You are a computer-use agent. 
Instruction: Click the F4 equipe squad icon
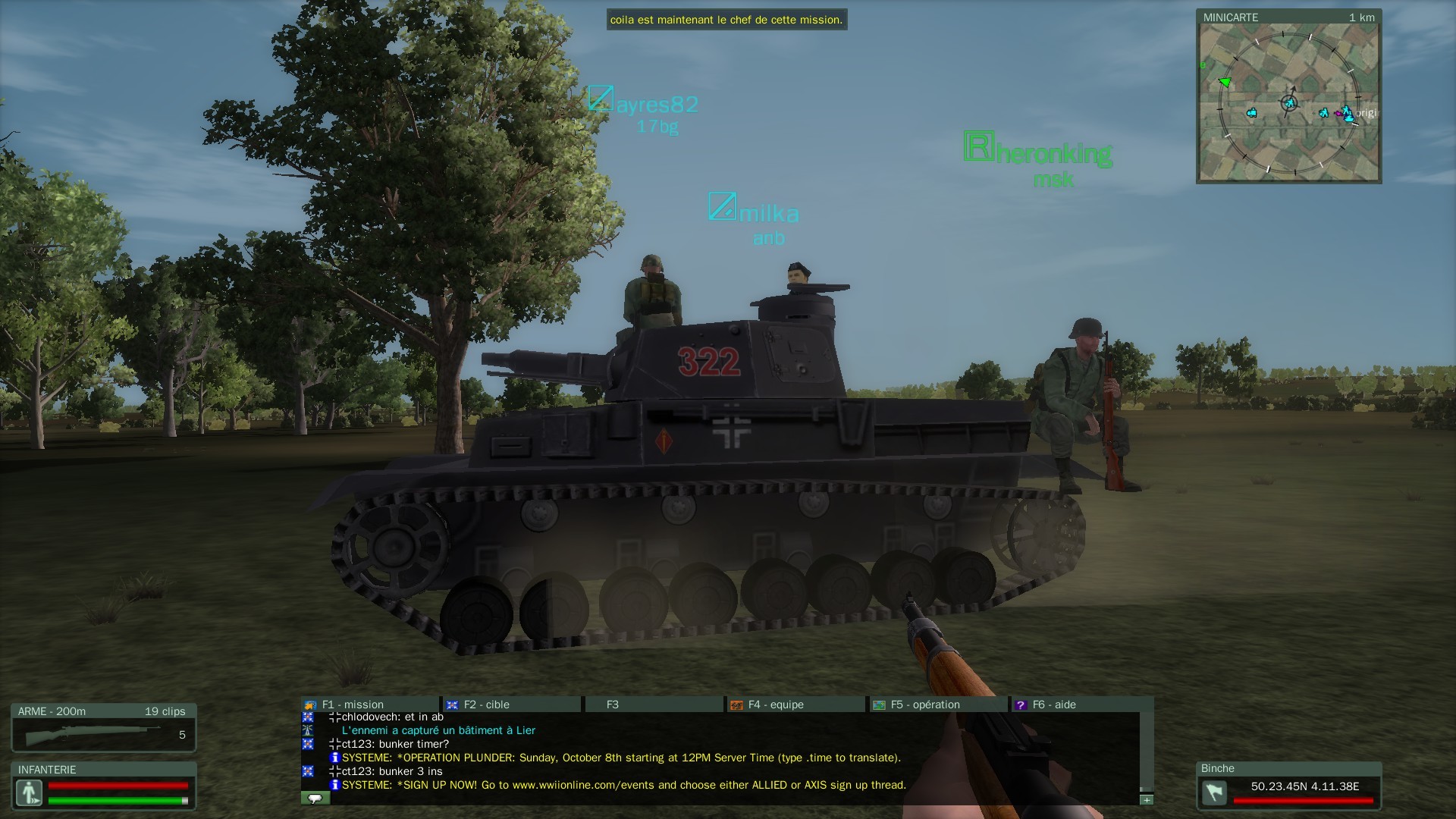[735, 704]
